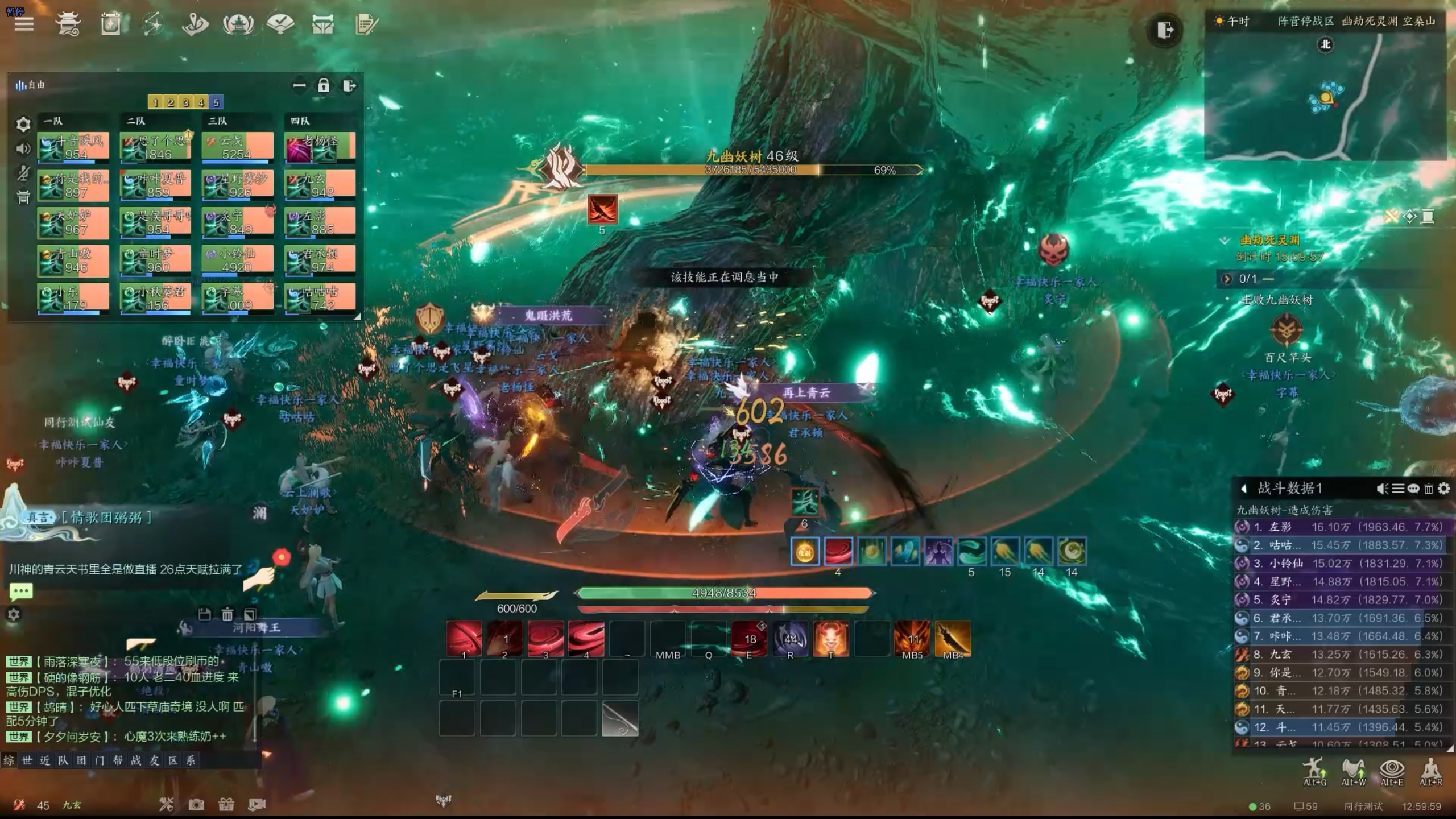Open the hamburger main menu
Viewport: 1456px width, 819px height.
(24, 24)
